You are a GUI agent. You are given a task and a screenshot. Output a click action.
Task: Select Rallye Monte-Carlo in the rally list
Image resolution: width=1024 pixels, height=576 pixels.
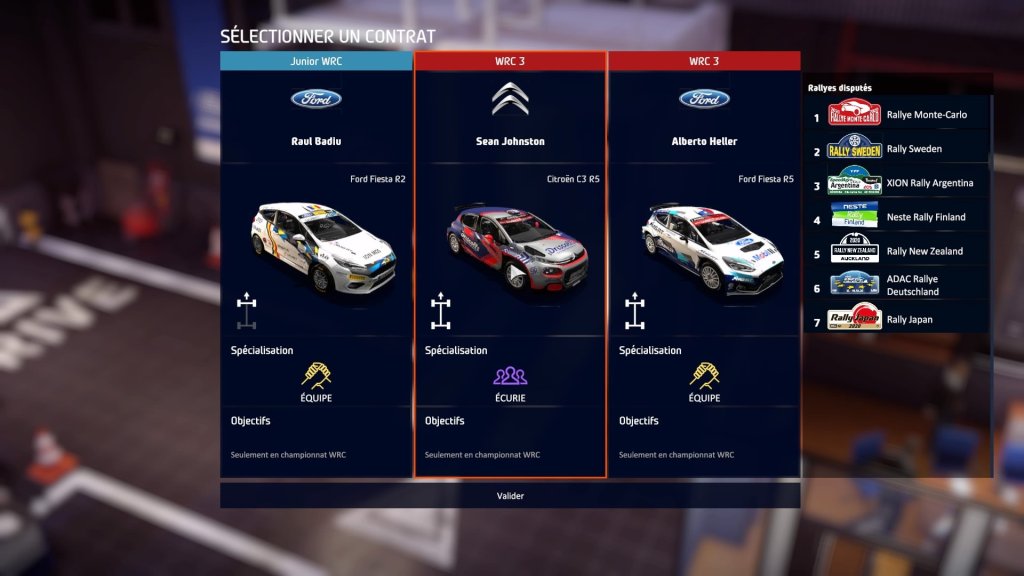[x=900, y=115]
